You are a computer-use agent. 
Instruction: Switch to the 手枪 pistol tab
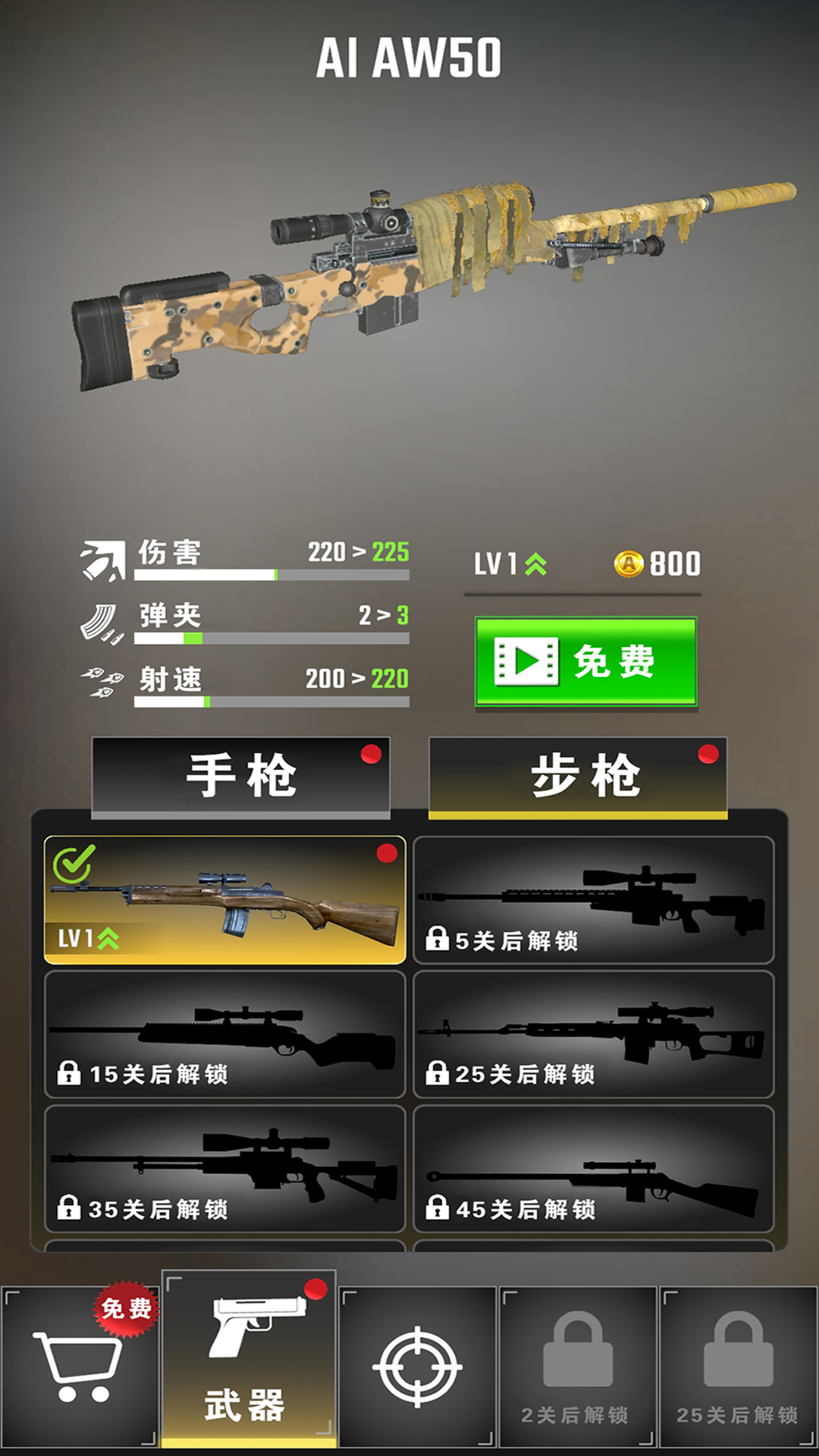[241, 777]
